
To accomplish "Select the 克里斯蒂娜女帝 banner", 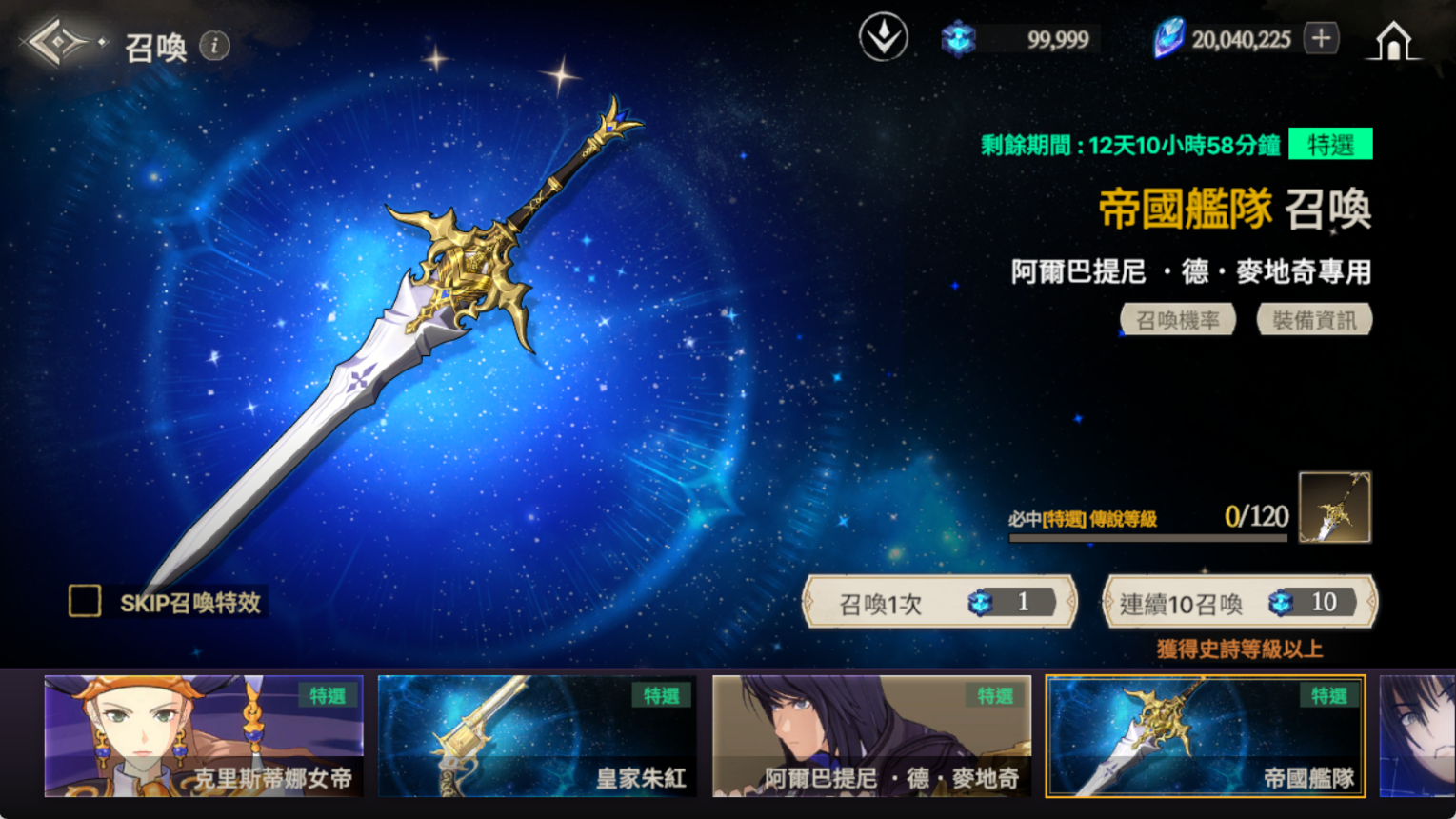I will [x=204, y=735].
